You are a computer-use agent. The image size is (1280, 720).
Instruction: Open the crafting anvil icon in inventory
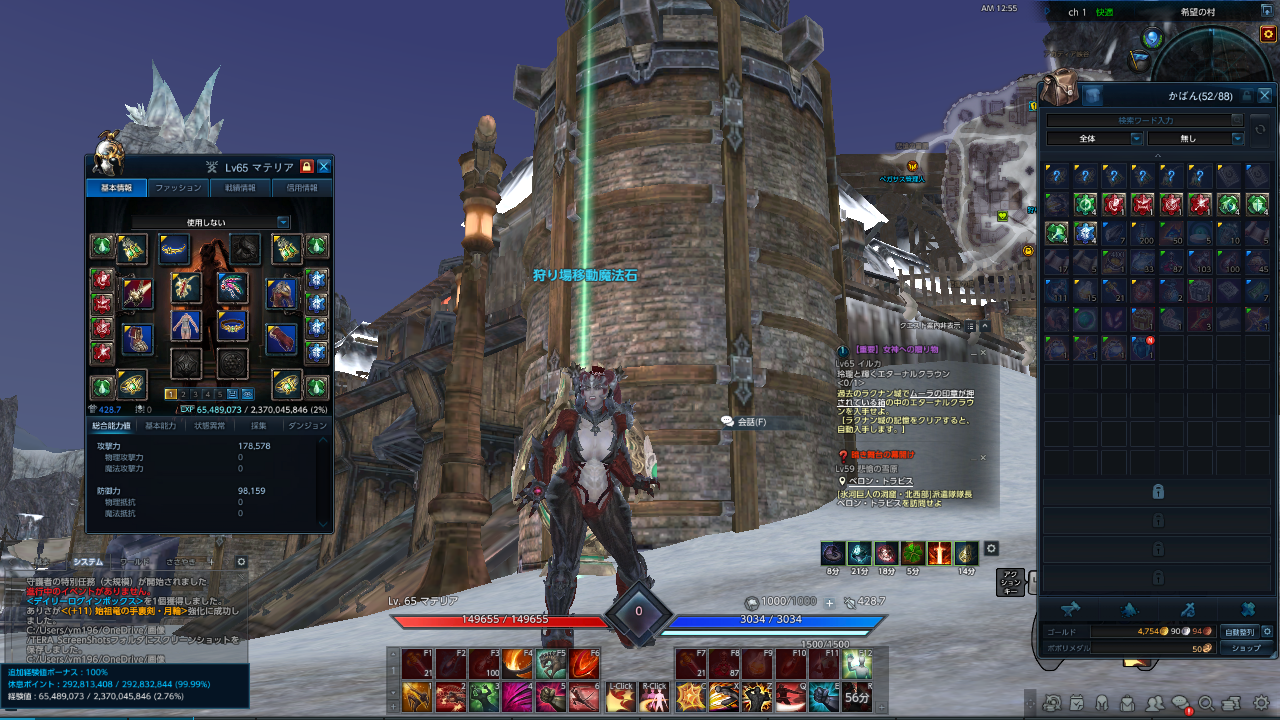click(x=1070, y=609)
